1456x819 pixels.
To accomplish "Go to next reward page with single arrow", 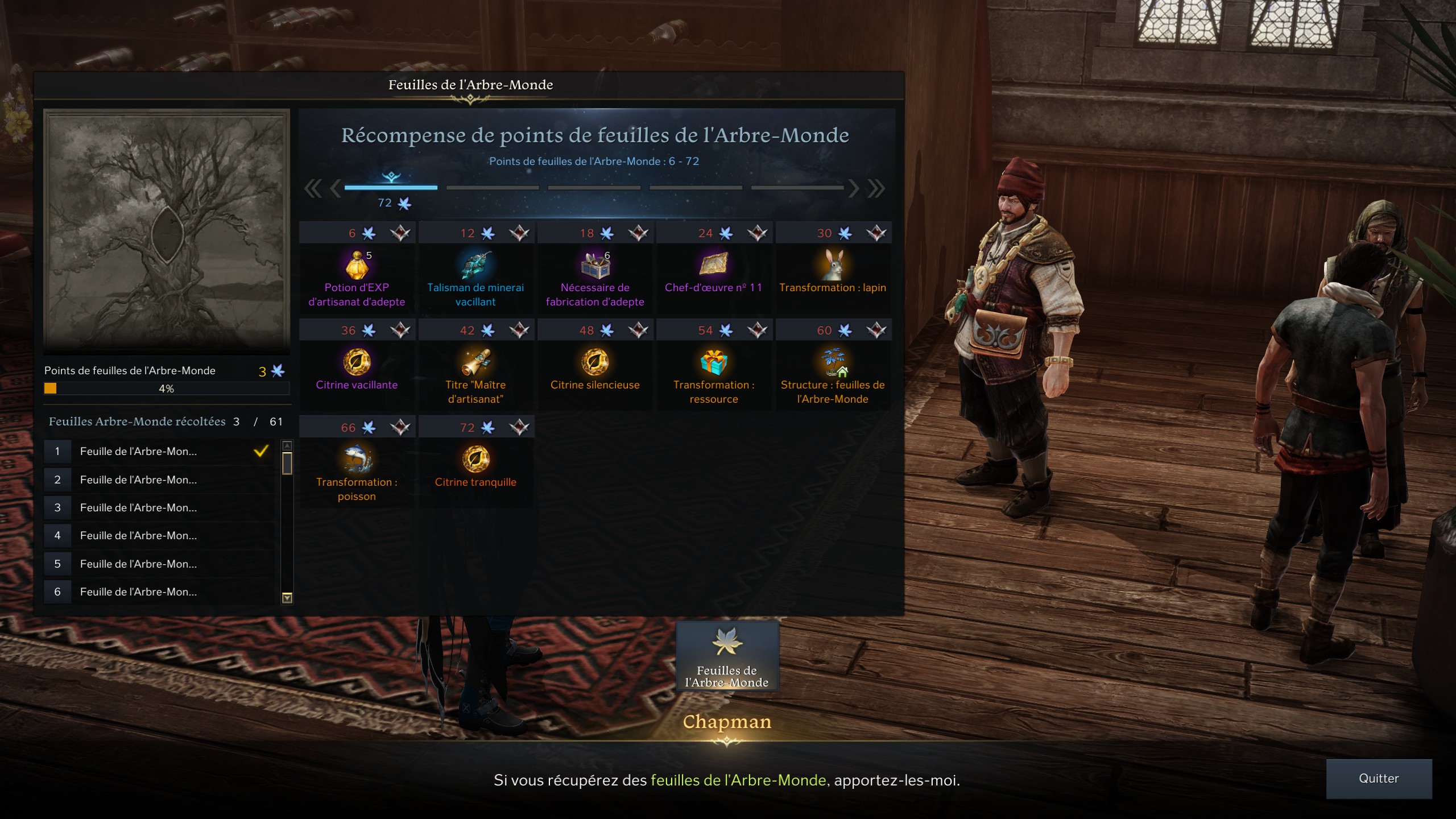I will [853, 188].
